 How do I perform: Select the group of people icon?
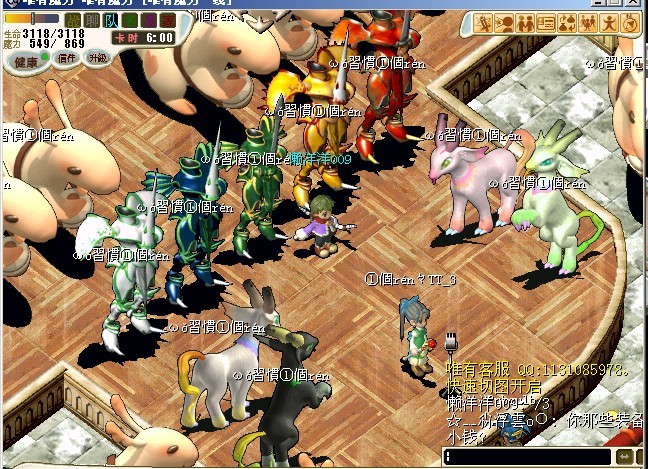click(x=588, y=22)
